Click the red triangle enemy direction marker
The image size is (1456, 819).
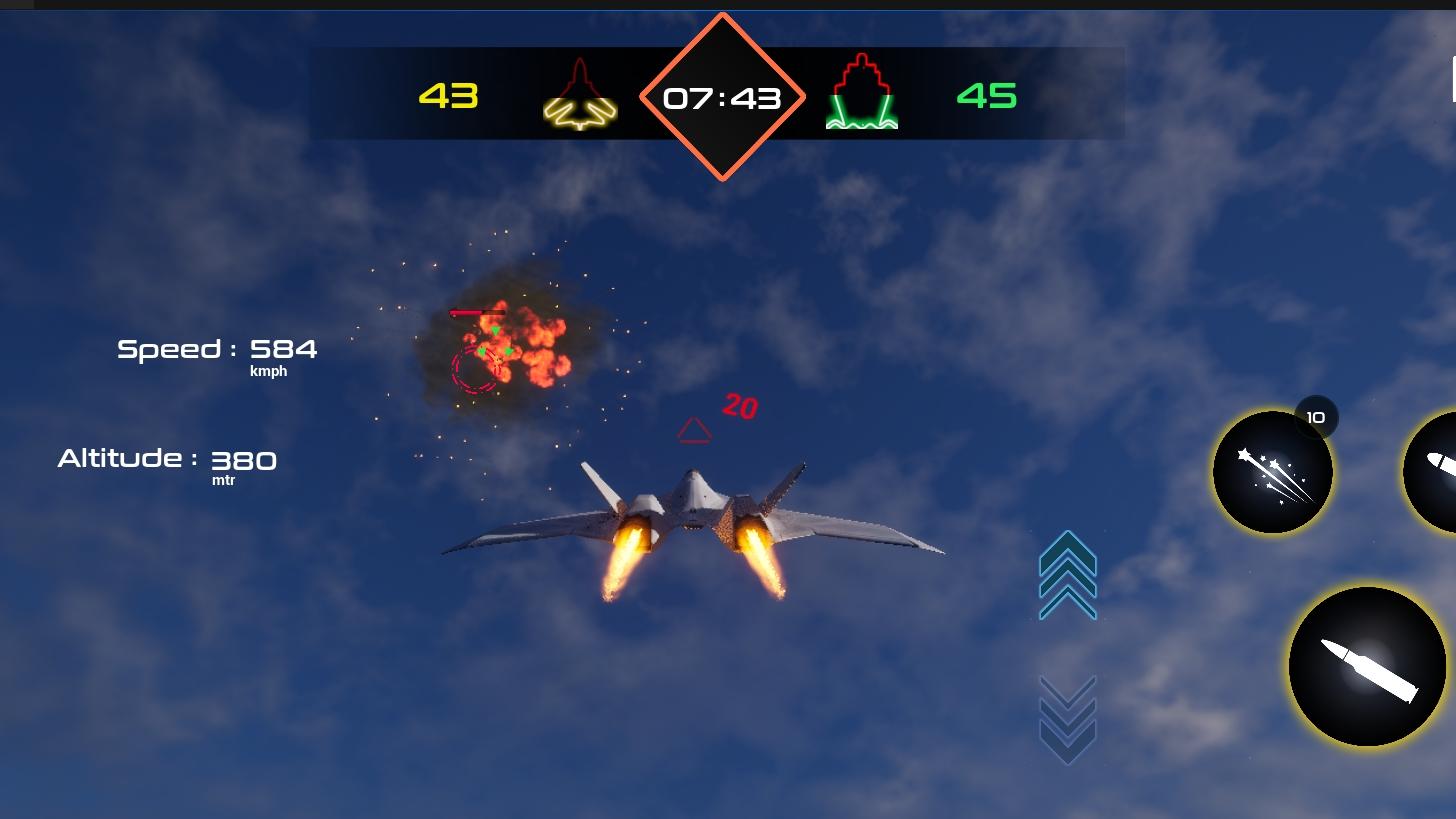pyautogui.click(x=694, y=430)
